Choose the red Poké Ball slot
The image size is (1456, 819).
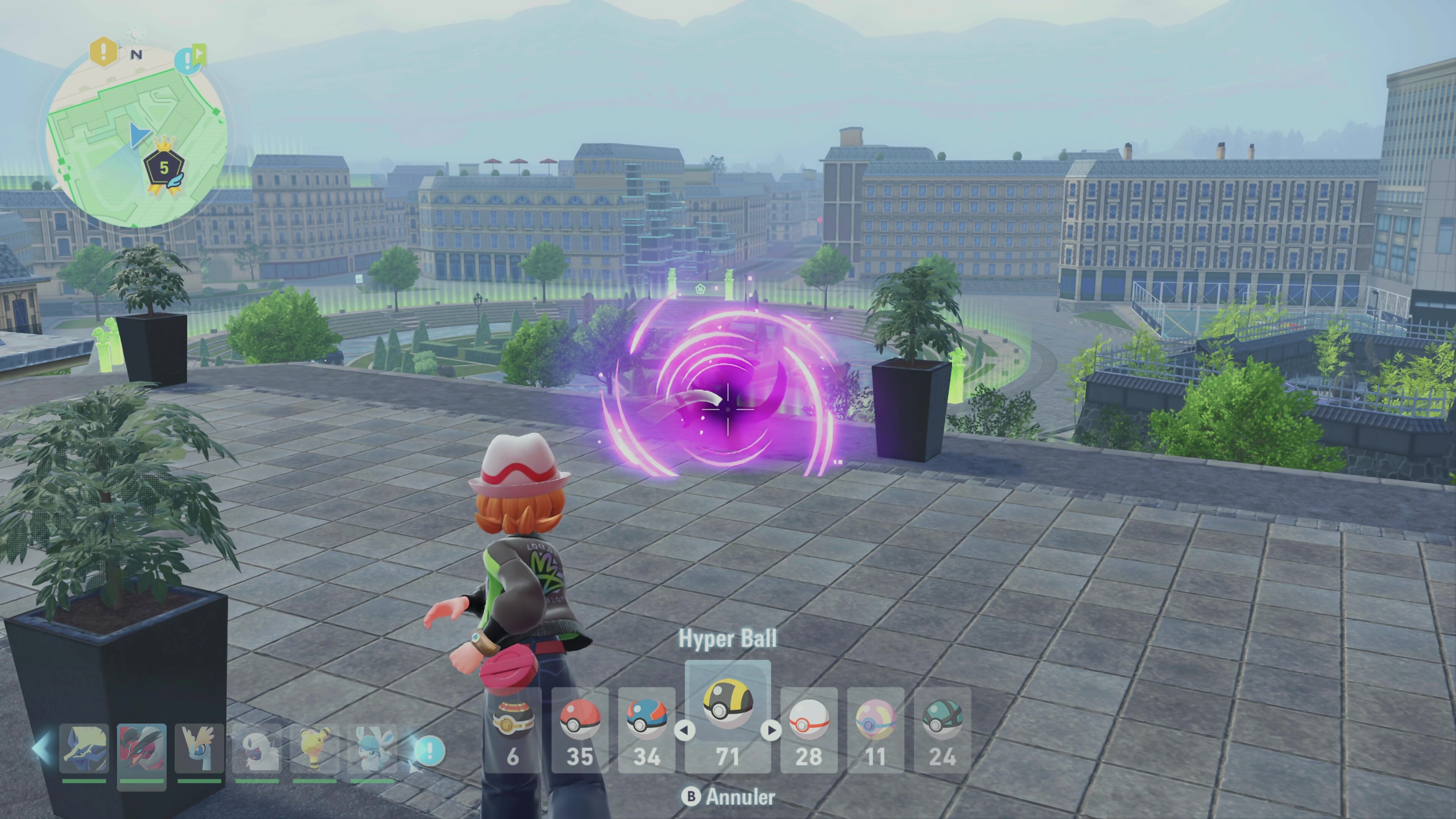(579, 729)
